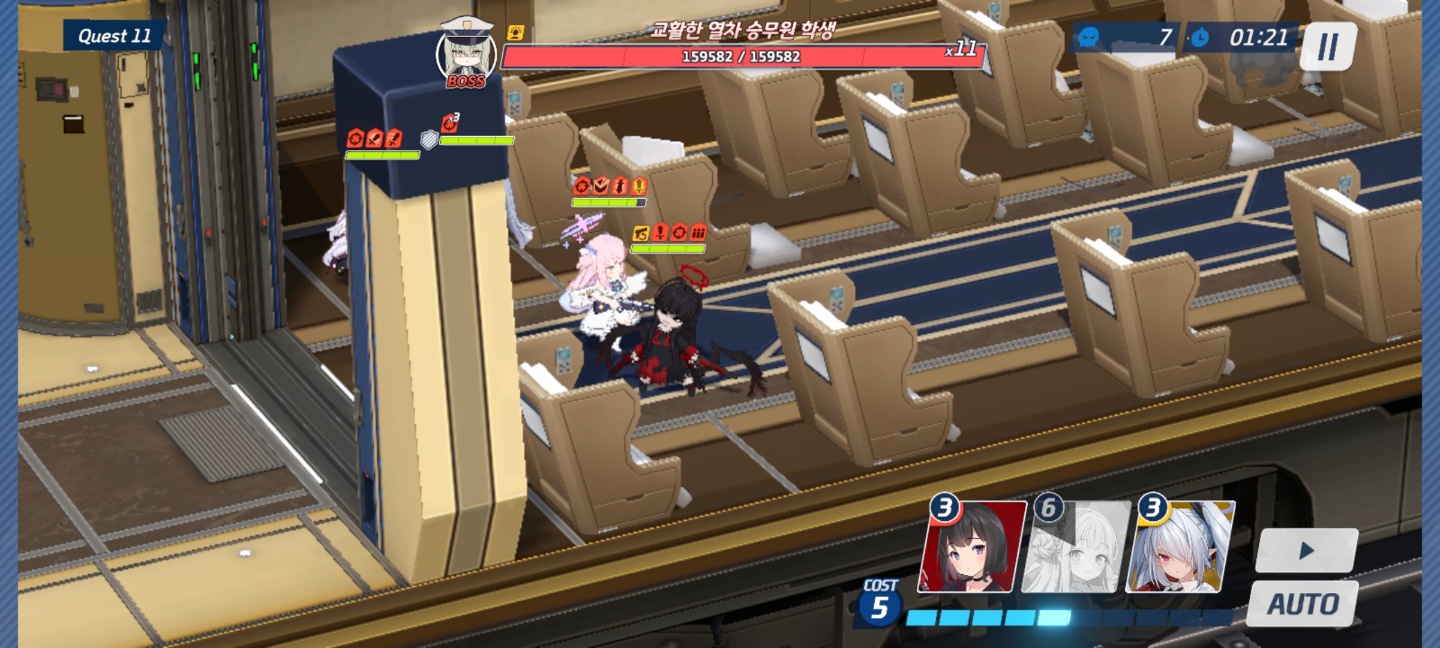Change battle speed with the play arrow button
The height and width of the screenshot is (648, 1440).
click(1306, 550)
